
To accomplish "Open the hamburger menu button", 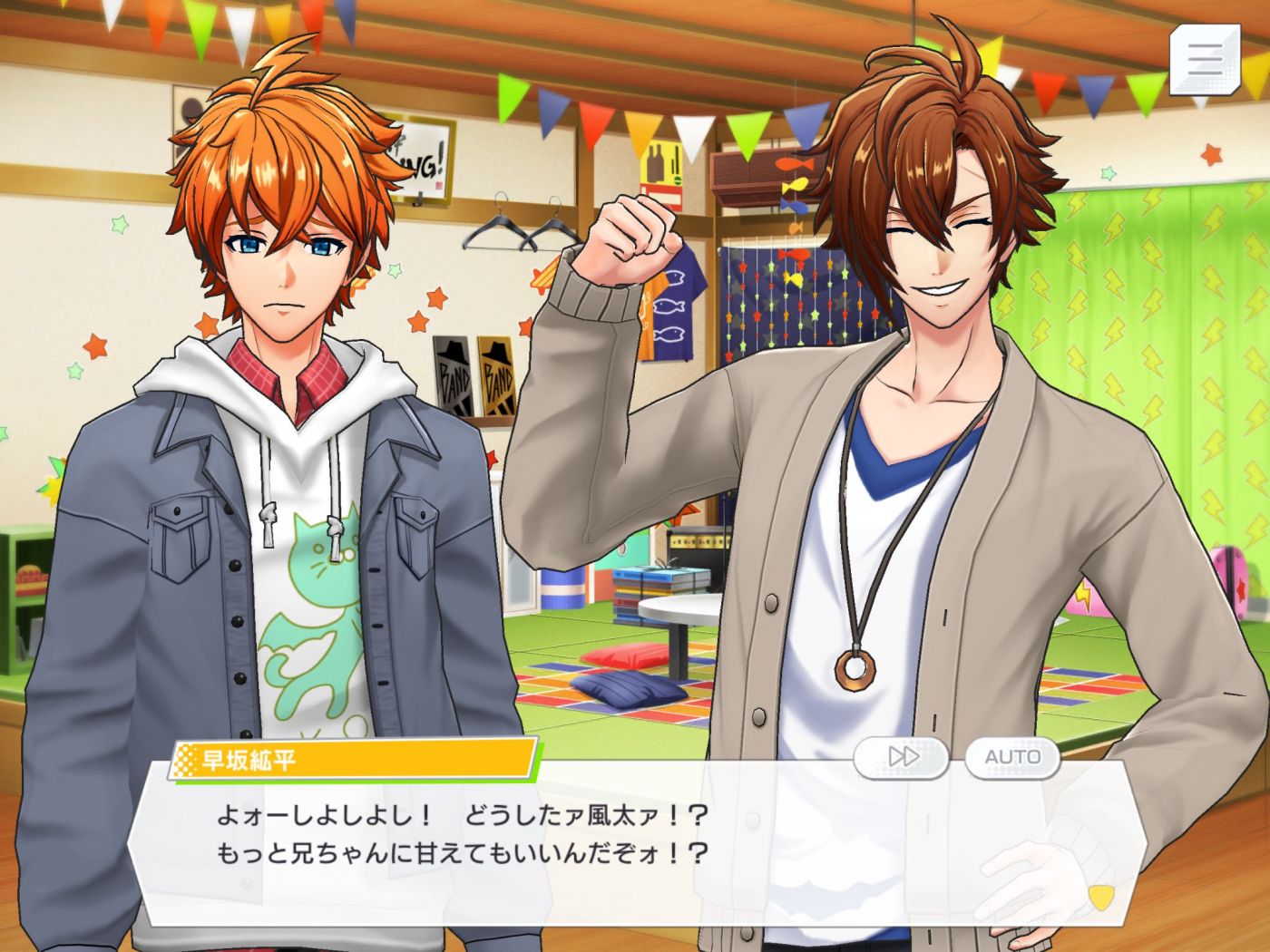I will 1203,59.
